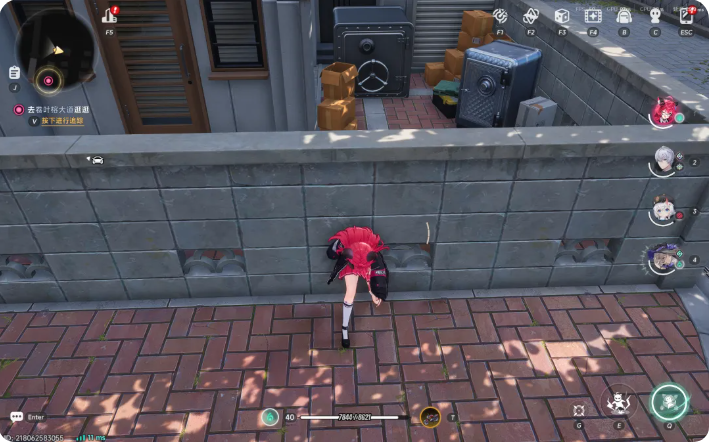
Task: Activate the teal-glowing ultimate skill
Action: click(669, 402)
